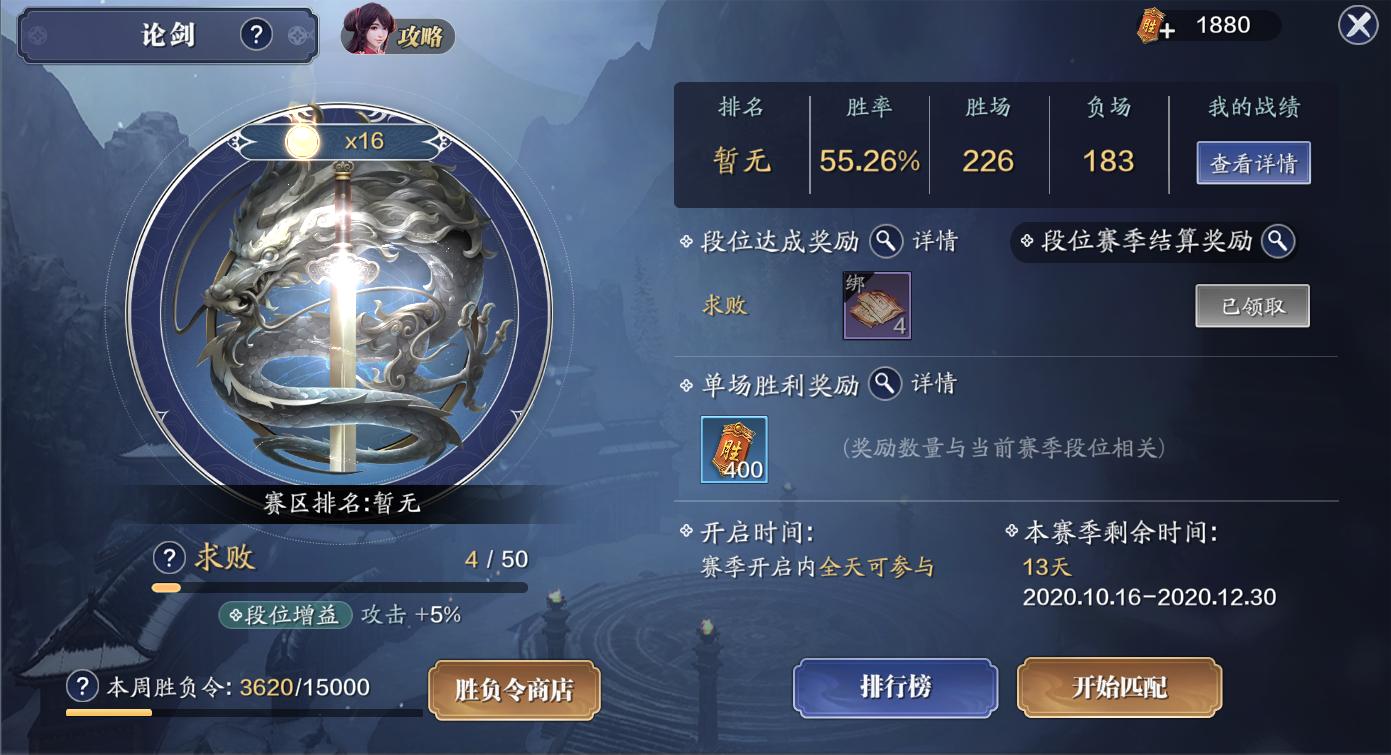Open the 段位赛季结算奖励 magnifier icon
This screenshot has height=755, width=1391.
pos(1275,241)
